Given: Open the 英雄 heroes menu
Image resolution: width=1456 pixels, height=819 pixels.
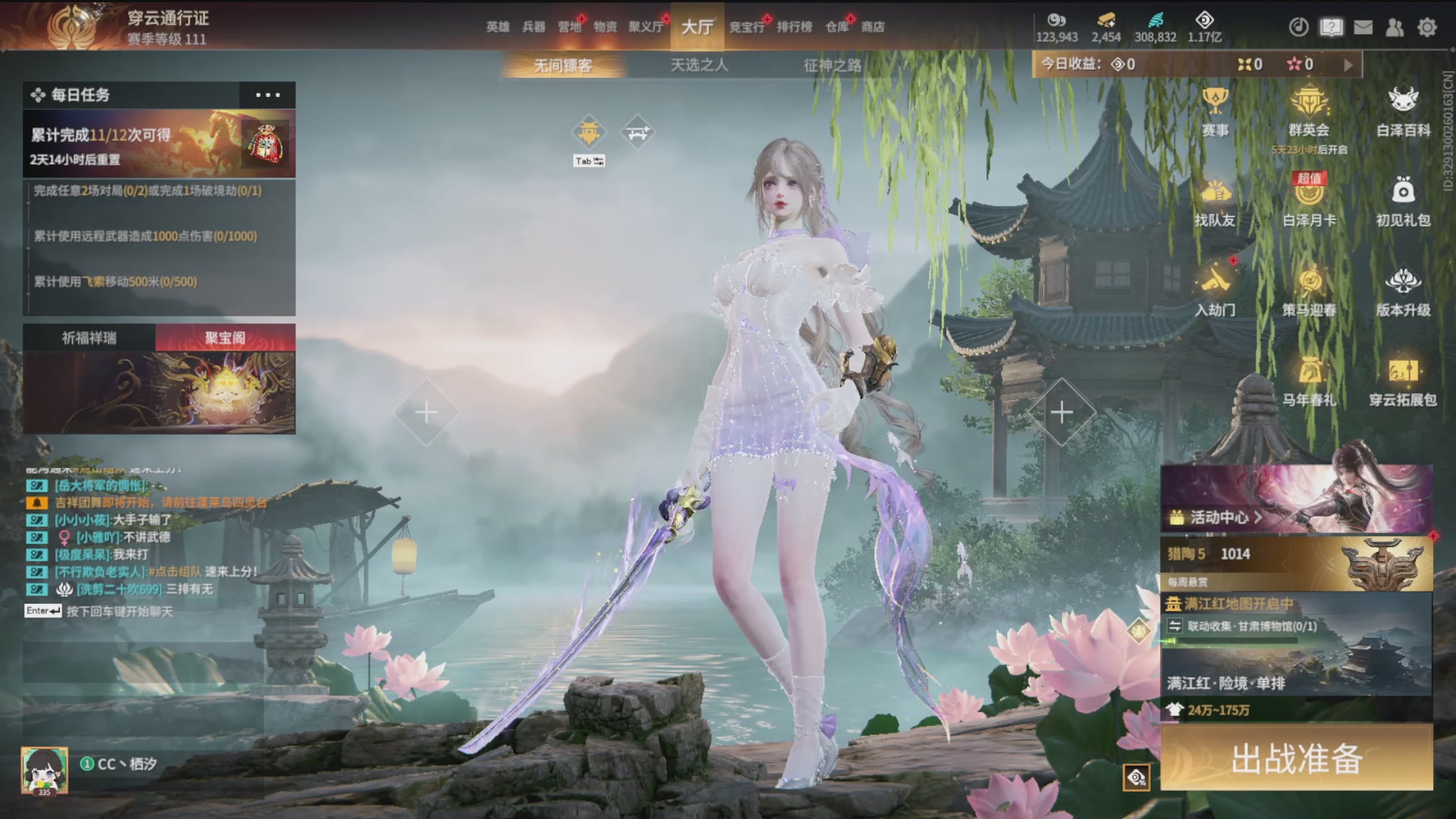Looking at the screenshot, I should 497,27.
